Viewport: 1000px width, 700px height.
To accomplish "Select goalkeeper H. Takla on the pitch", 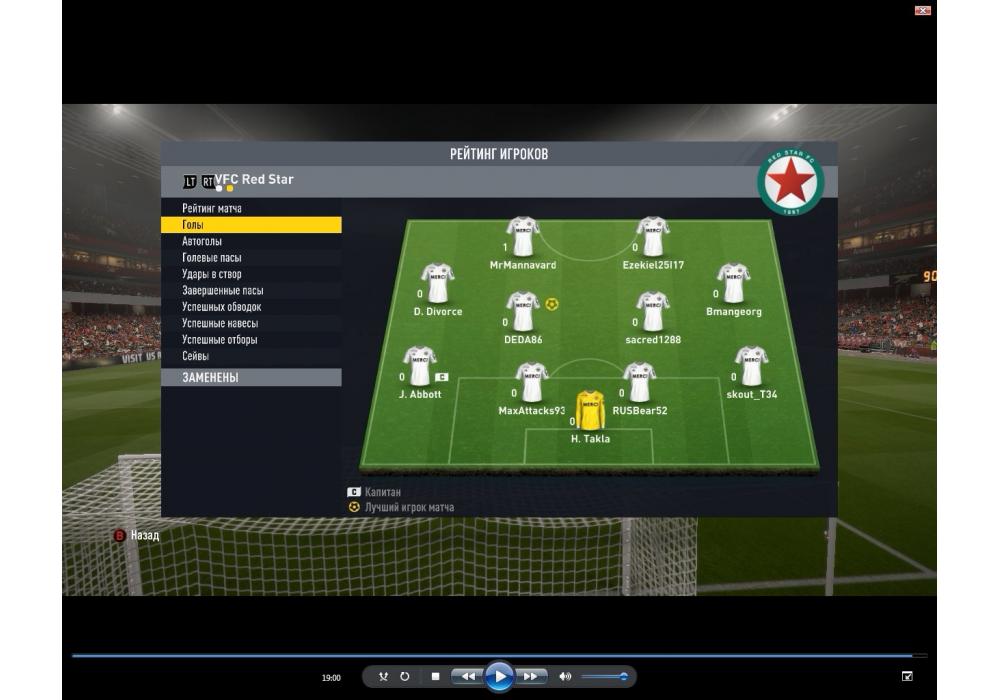I will [x=590, y=411].
